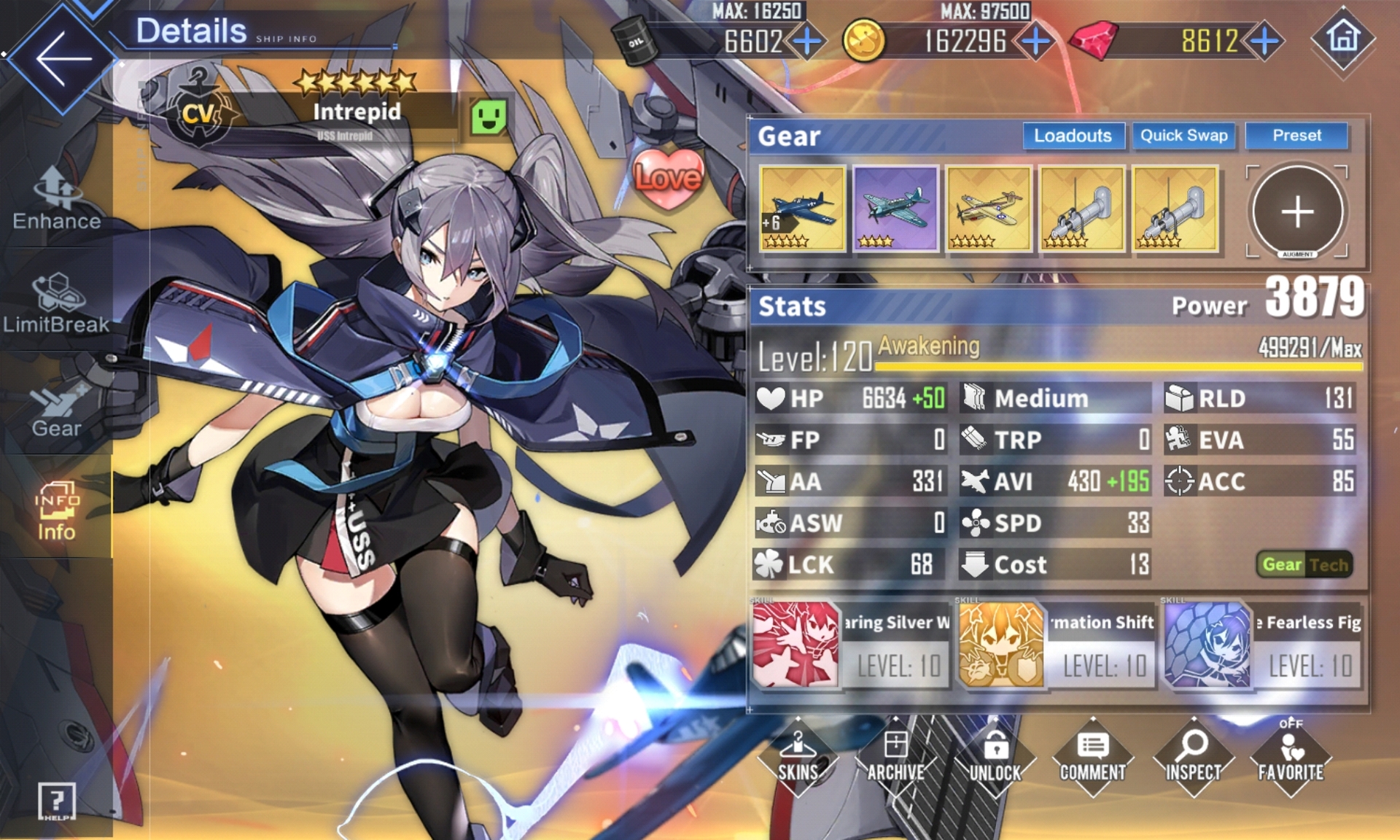Select the purple-background plane gear slot
1400x840 pixels.
point(895,209)
